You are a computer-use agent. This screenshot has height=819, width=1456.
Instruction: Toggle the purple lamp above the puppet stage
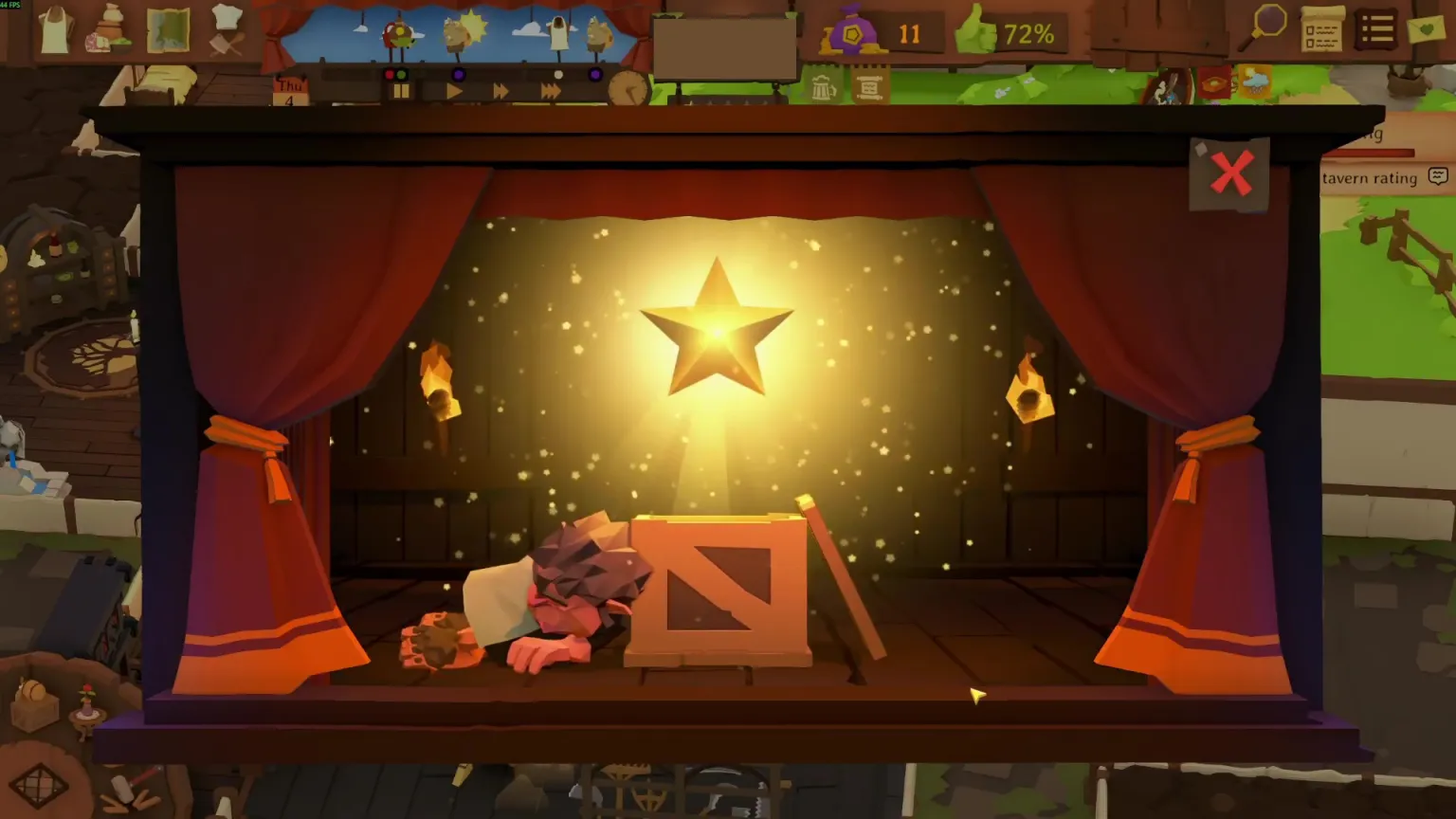460,76
